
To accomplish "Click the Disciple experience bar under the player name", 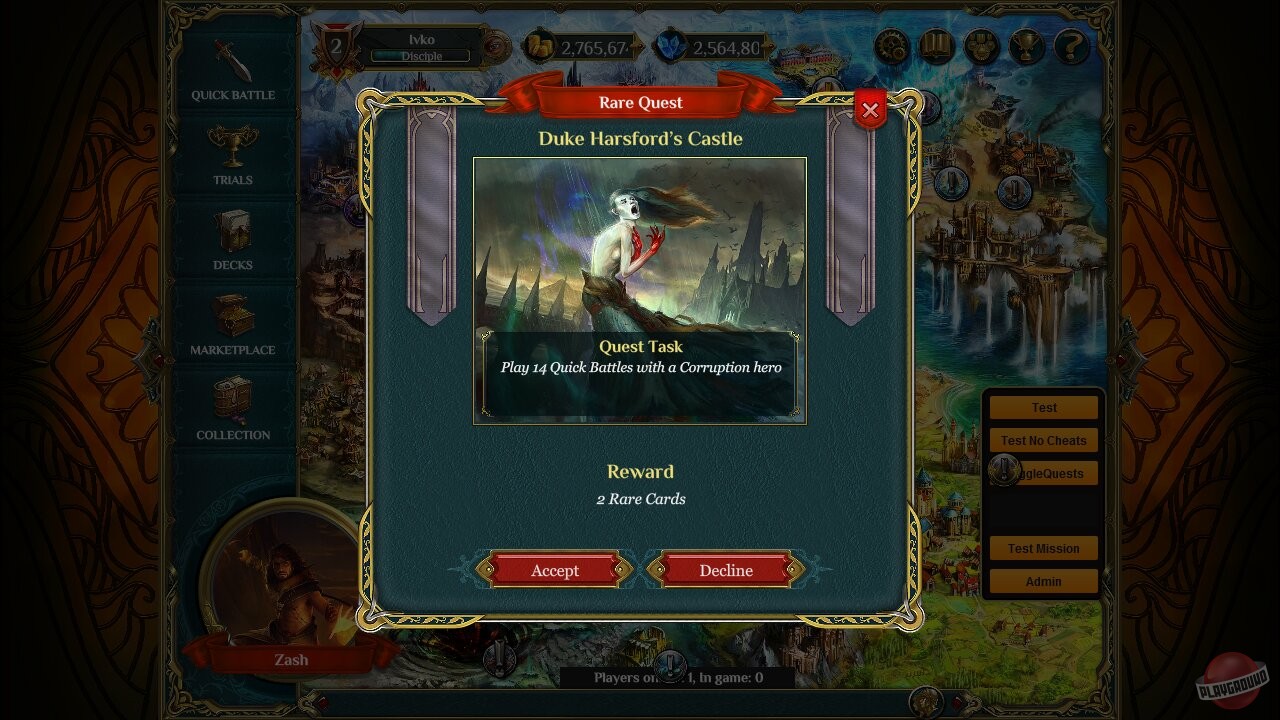I will click(421, 57).
